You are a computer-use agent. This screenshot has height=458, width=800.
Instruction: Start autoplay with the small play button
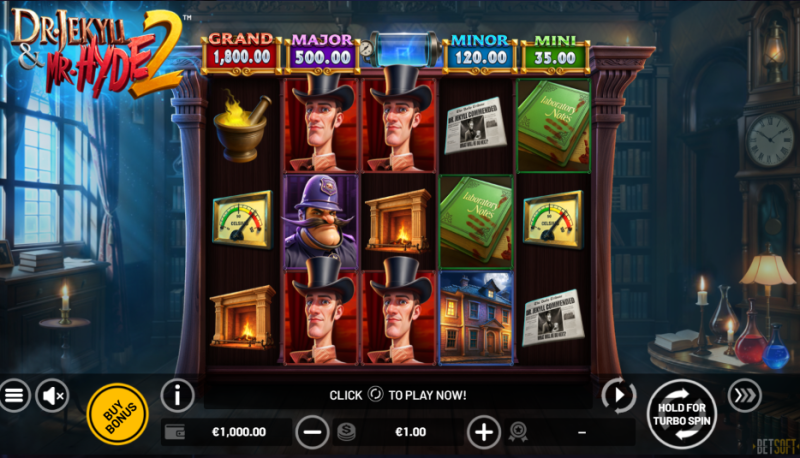pyautogui.click(x=619, y=396)
